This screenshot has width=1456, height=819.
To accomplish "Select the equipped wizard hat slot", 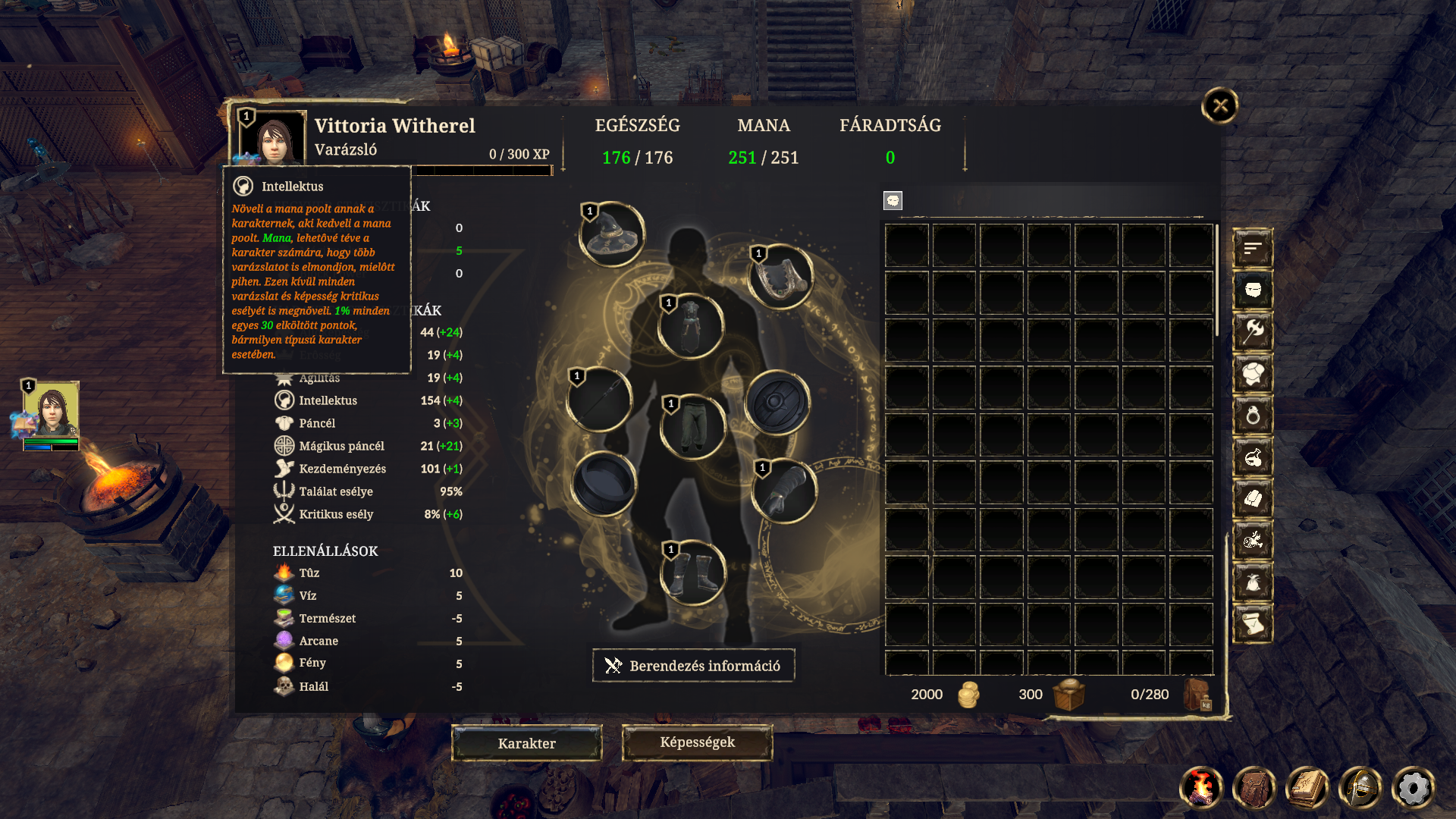I will point(612,234).
